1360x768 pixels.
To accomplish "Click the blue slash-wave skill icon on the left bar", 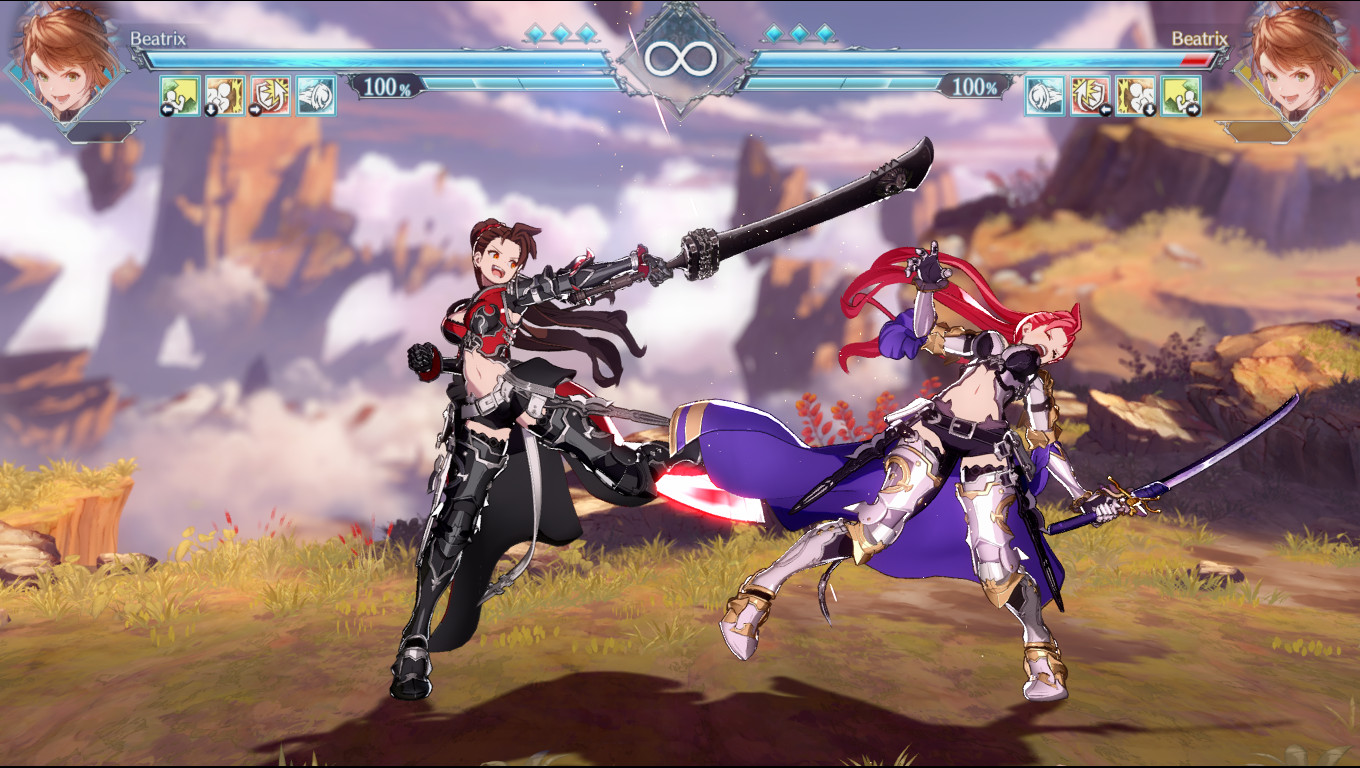I will click(x=316, y=96).
